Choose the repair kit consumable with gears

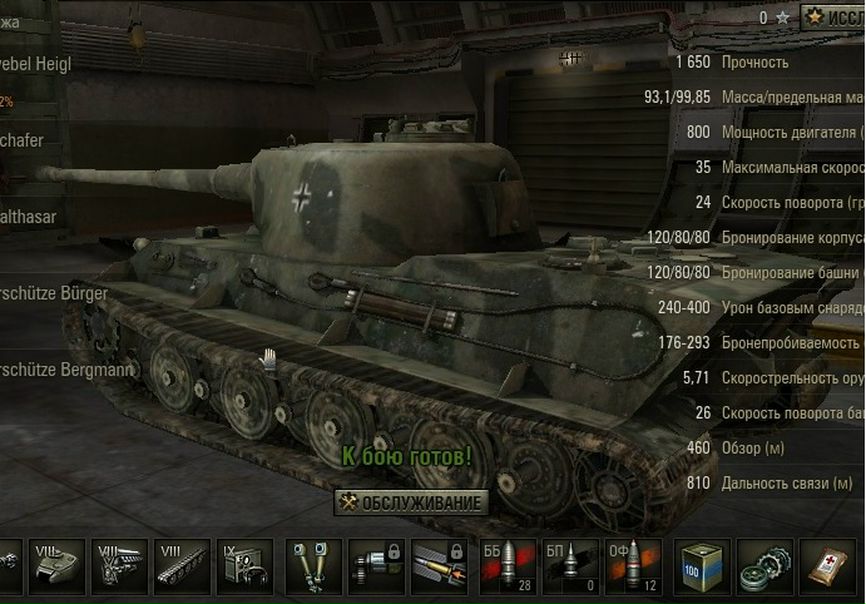(764, 567)
